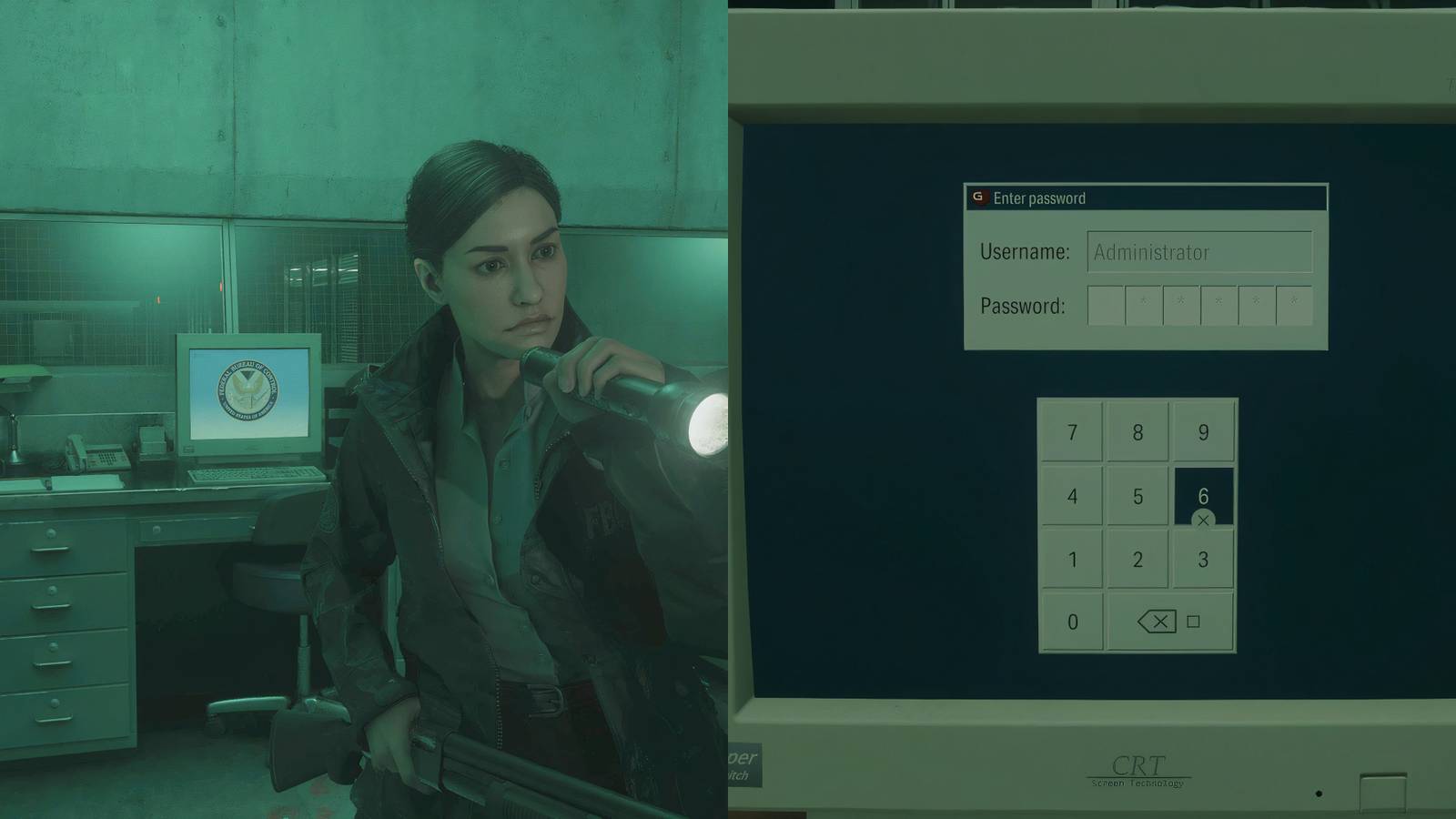
Task: Click the X cursor marker on key 6
Action: pyautogui.click(x=1203, y=520)
